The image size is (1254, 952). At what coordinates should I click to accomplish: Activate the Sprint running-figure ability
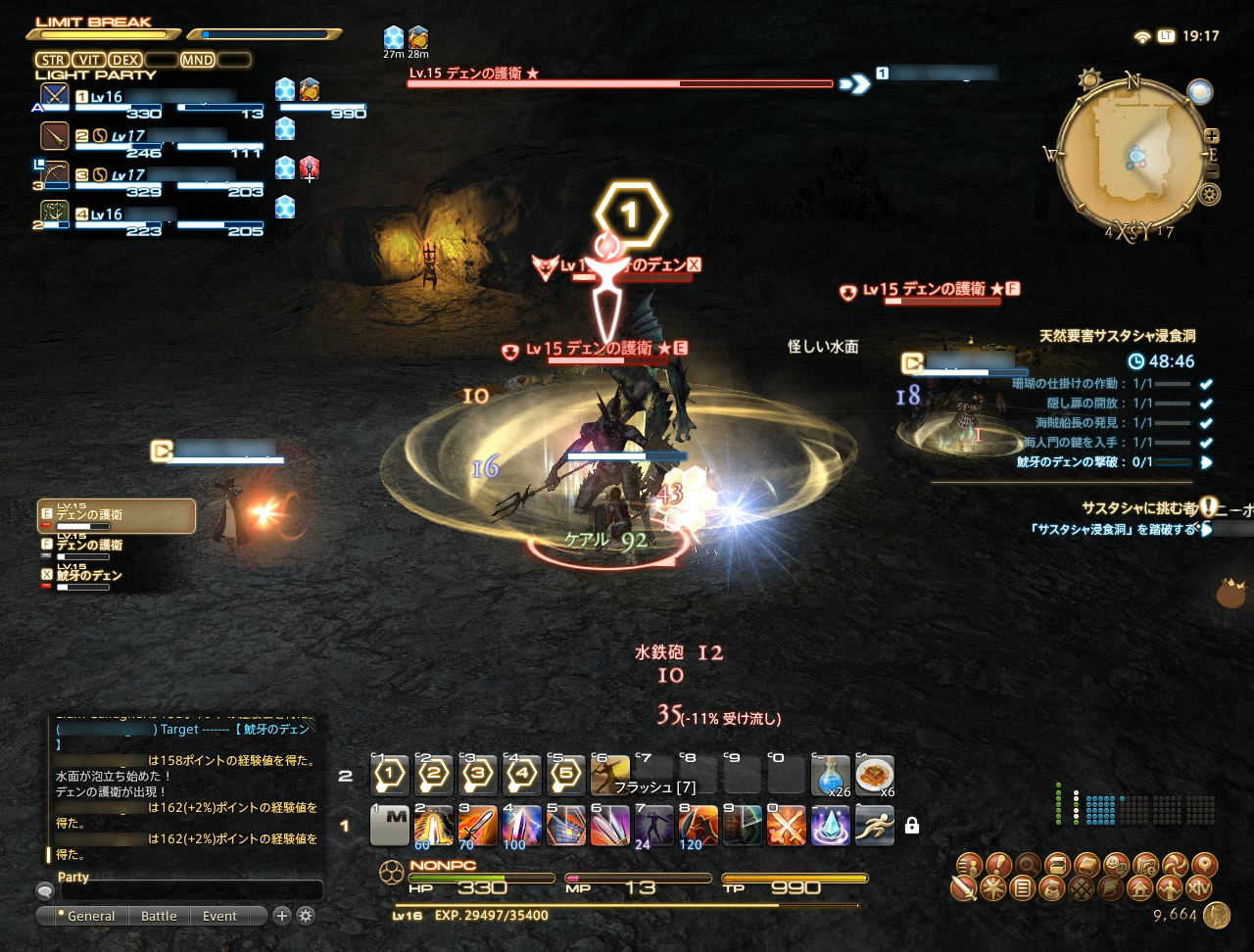pyautogui.click(x=874, y=826)
